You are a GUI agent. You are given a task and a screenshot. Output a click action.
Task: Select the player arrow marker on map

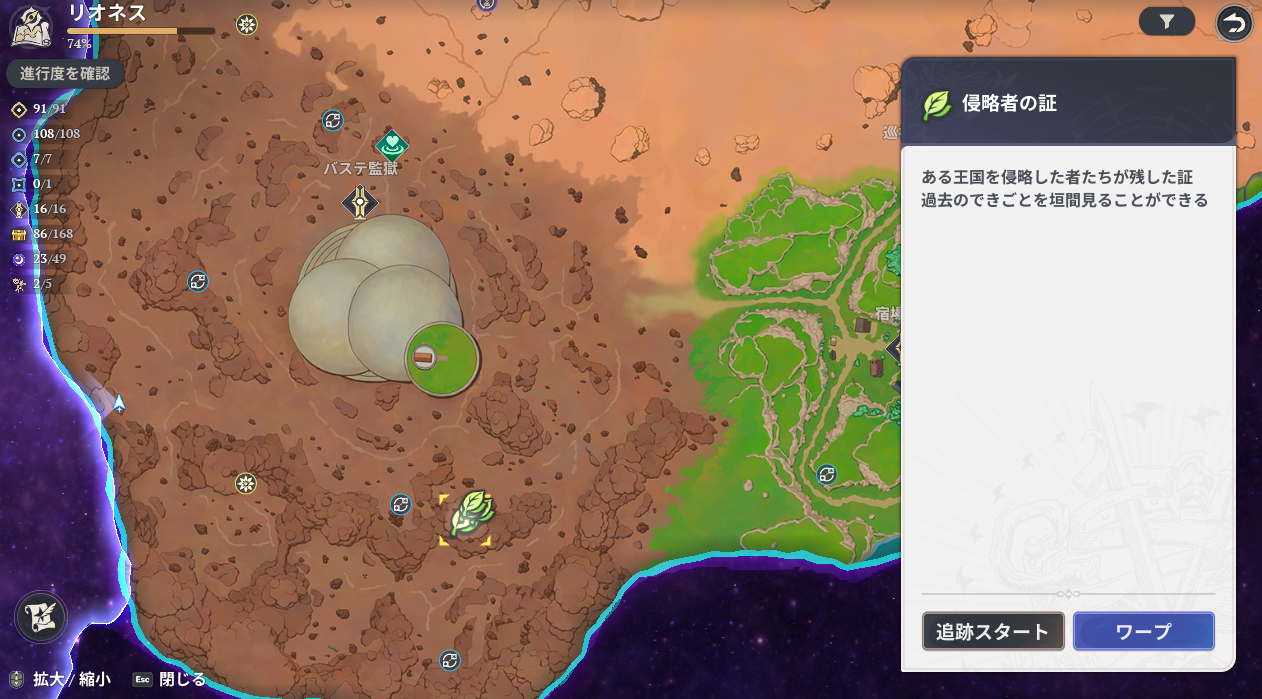click(119, 404)
